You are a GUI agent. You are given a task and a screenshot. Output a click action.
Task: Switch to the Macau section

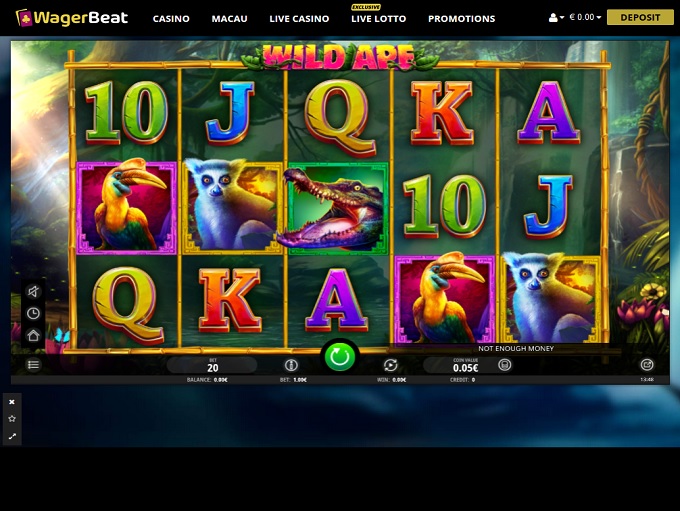pyautogui.click(x=229, y=19)
